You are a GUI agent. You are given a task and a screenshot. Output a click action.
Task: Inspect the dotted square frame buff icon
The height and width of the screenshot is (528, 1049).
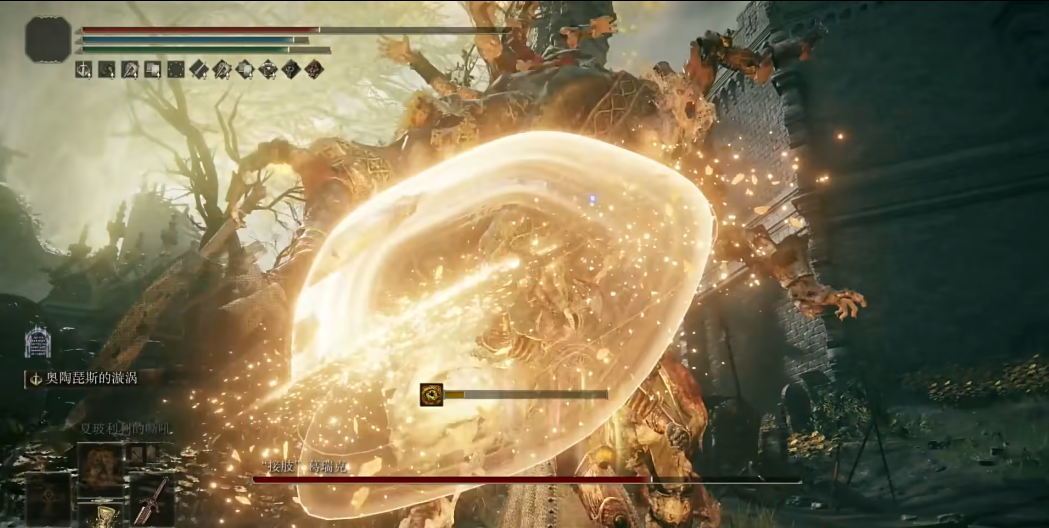[x=176, y=69]
